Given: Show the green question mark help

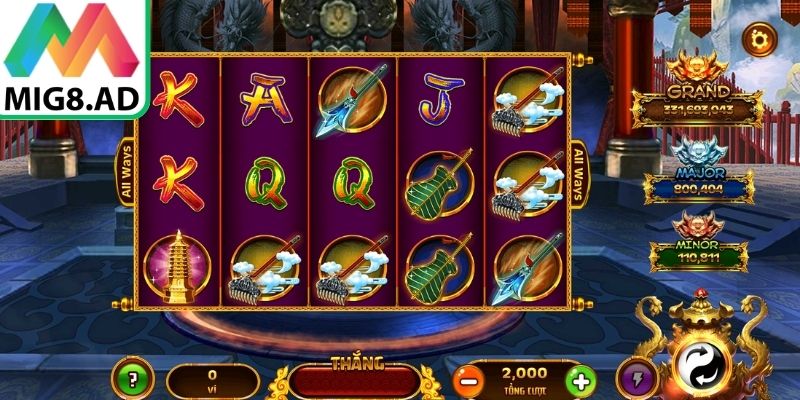Looking at the screenshot, I should tap(131, 379).
